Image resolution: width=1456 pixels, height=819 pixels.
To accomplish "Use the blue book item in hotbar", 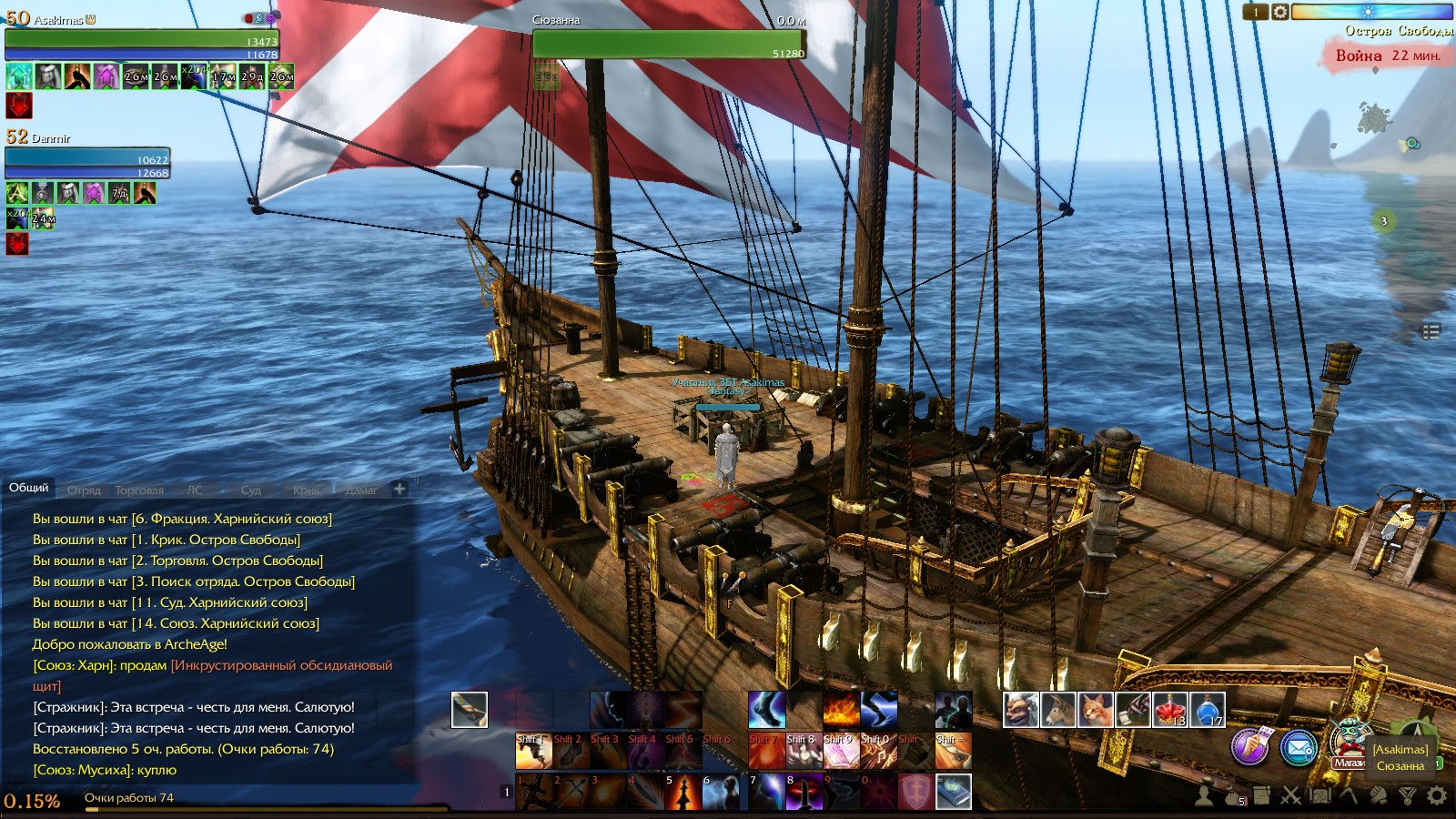I will [x=953, y=792].
